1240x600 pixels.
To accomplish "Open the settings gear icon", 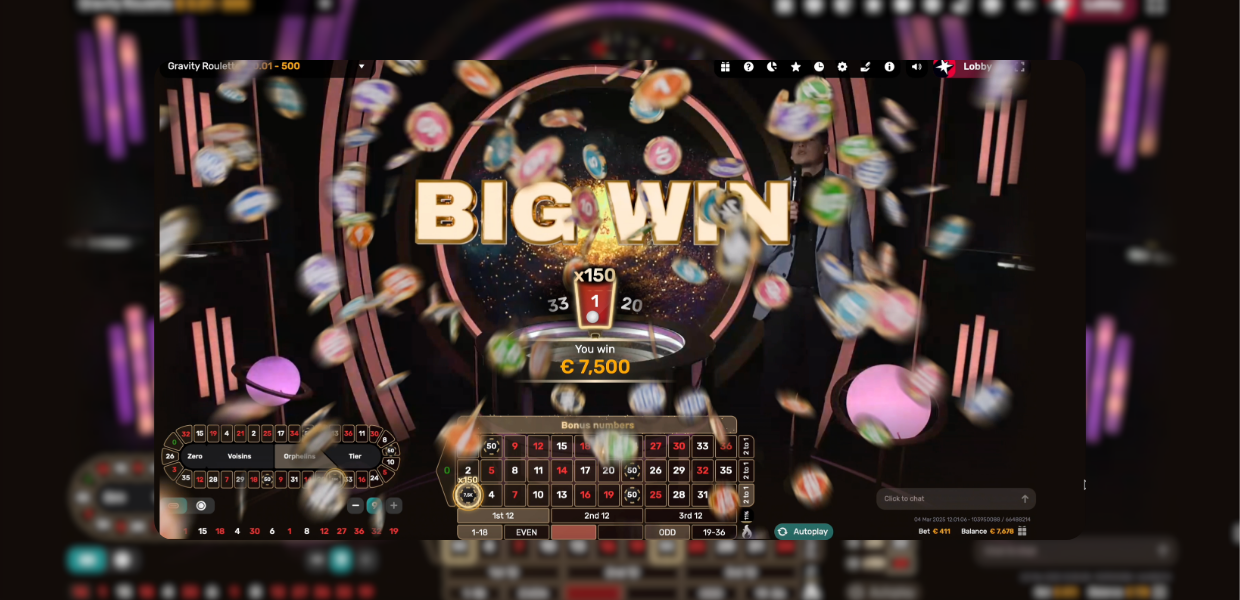I will point(842,67).
